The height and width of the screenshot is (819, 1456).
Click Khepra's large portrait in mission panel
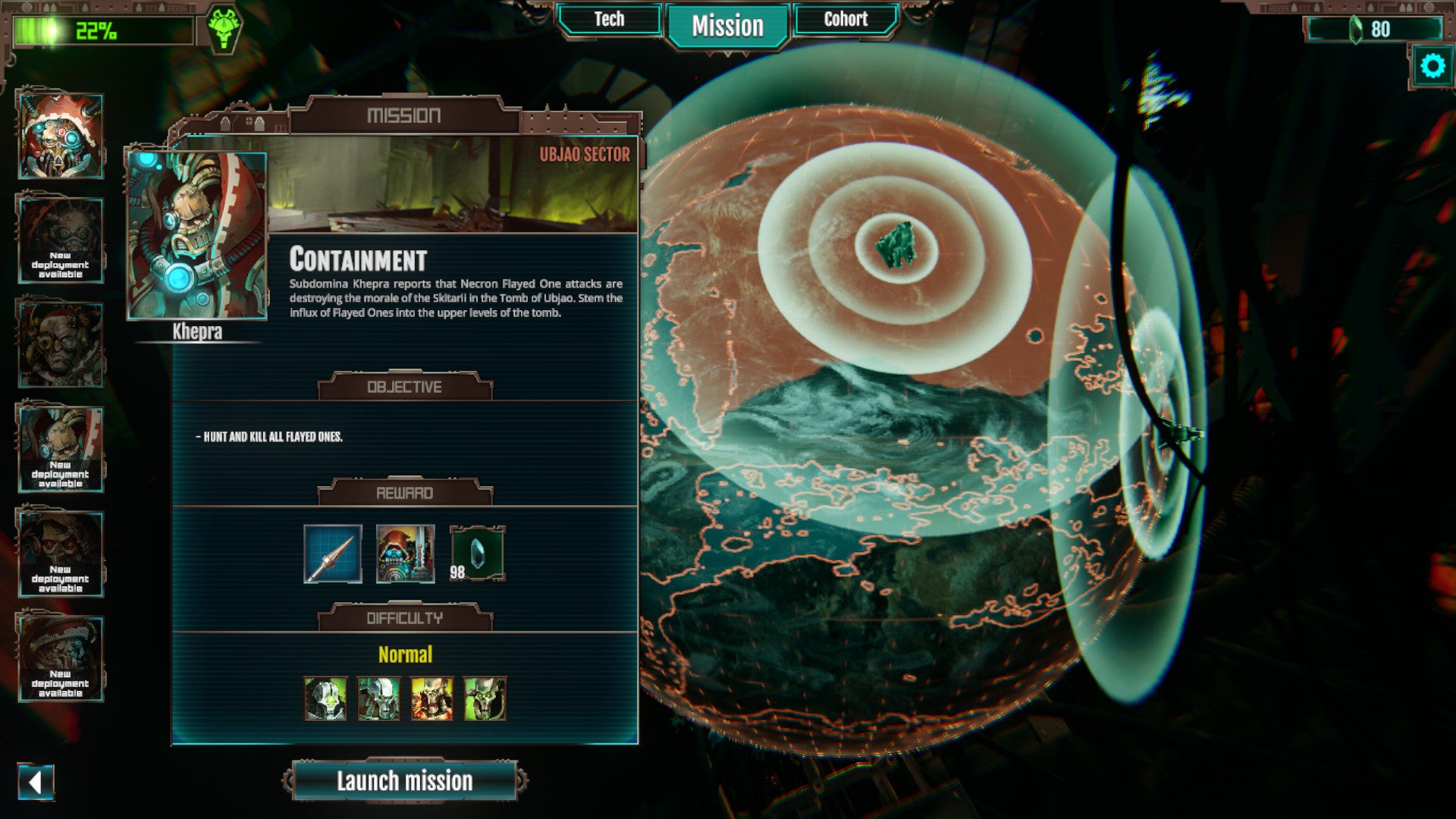click(197, 236)
